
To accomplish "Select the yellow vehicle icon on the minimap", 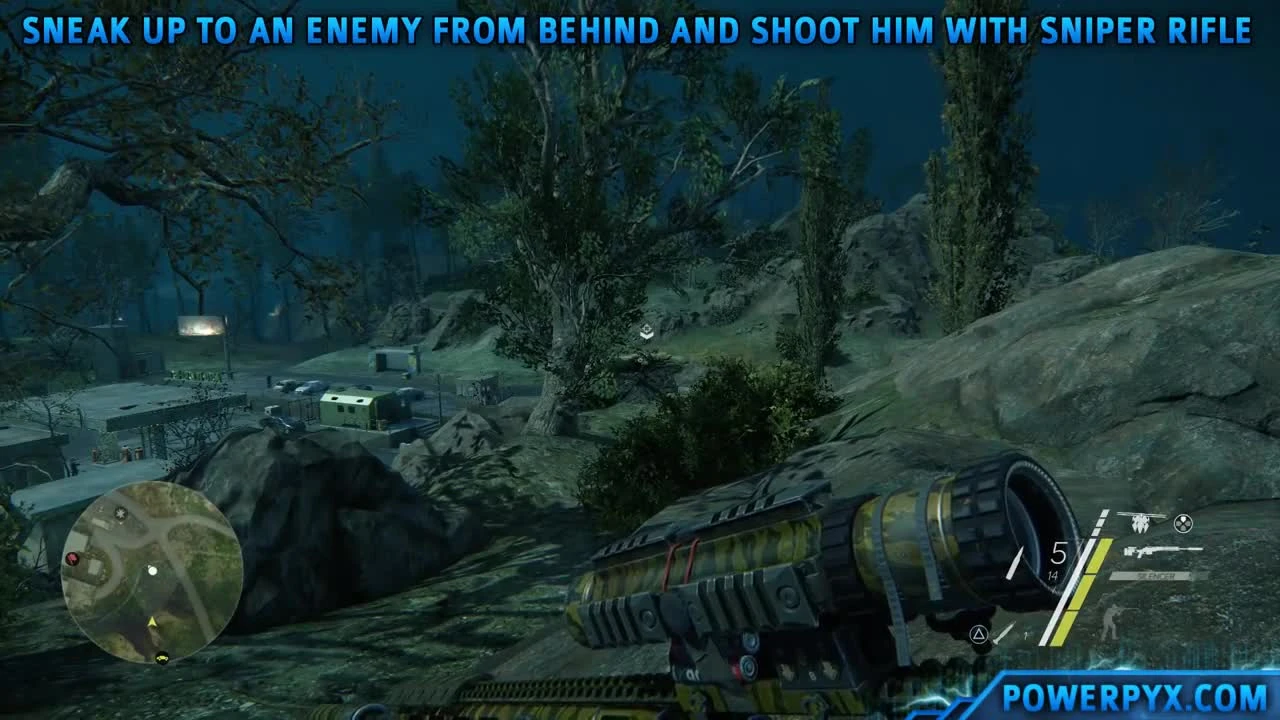I will [x=161, y=658].
